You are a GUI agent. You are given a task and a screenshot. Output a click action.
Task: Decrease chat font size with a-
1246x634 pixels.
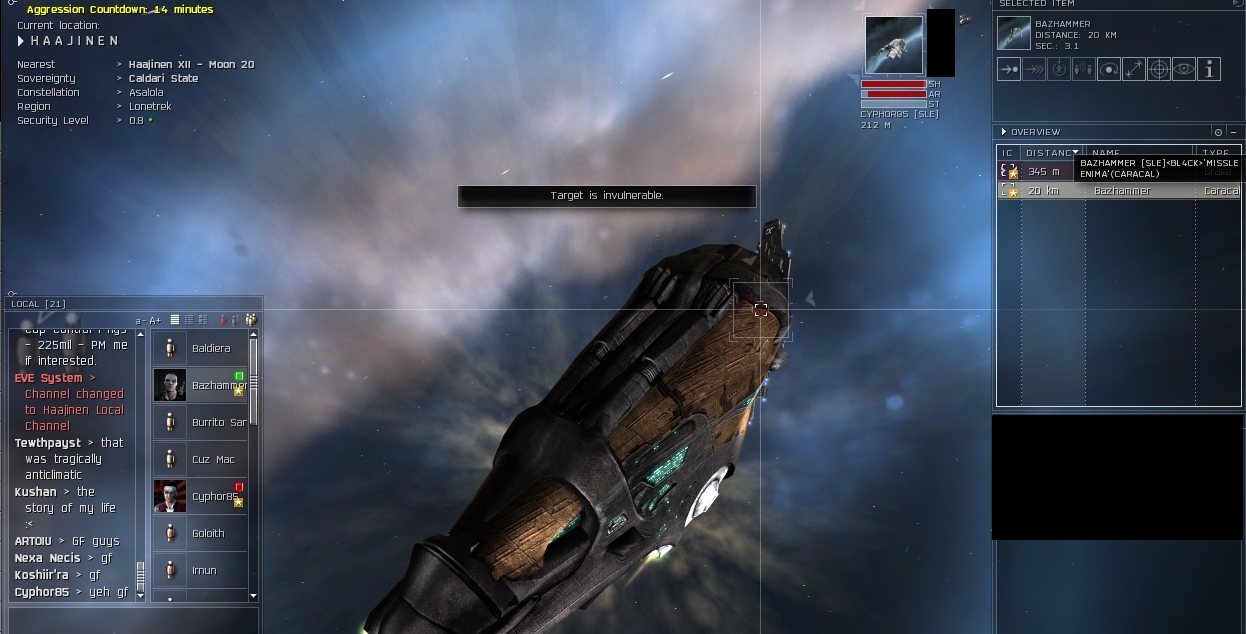coord(141,320)
